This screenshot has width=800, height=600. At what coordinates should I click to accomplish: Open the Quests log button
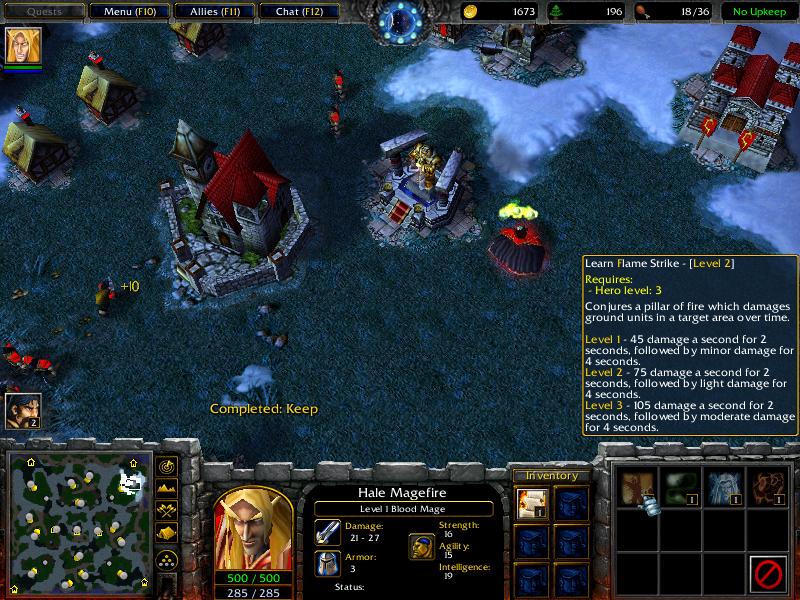43,12
